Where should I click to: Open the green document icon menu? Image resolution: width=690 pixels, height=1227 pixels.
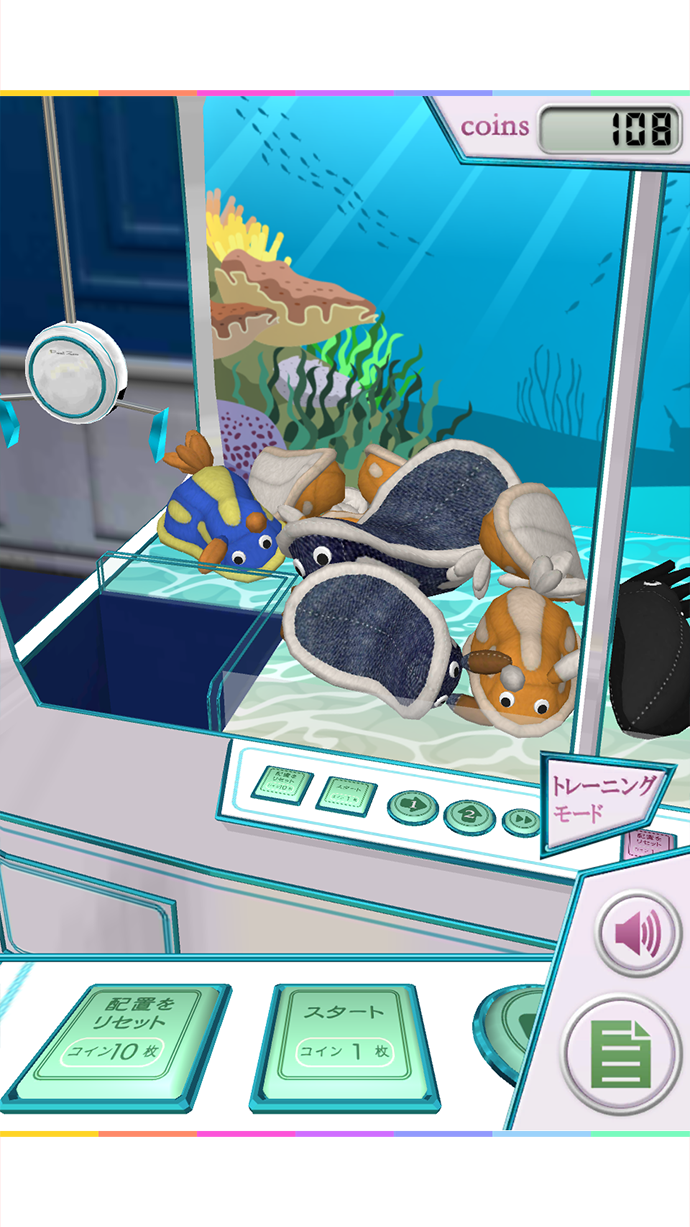pyautogui.click(x=621, y=1053)
